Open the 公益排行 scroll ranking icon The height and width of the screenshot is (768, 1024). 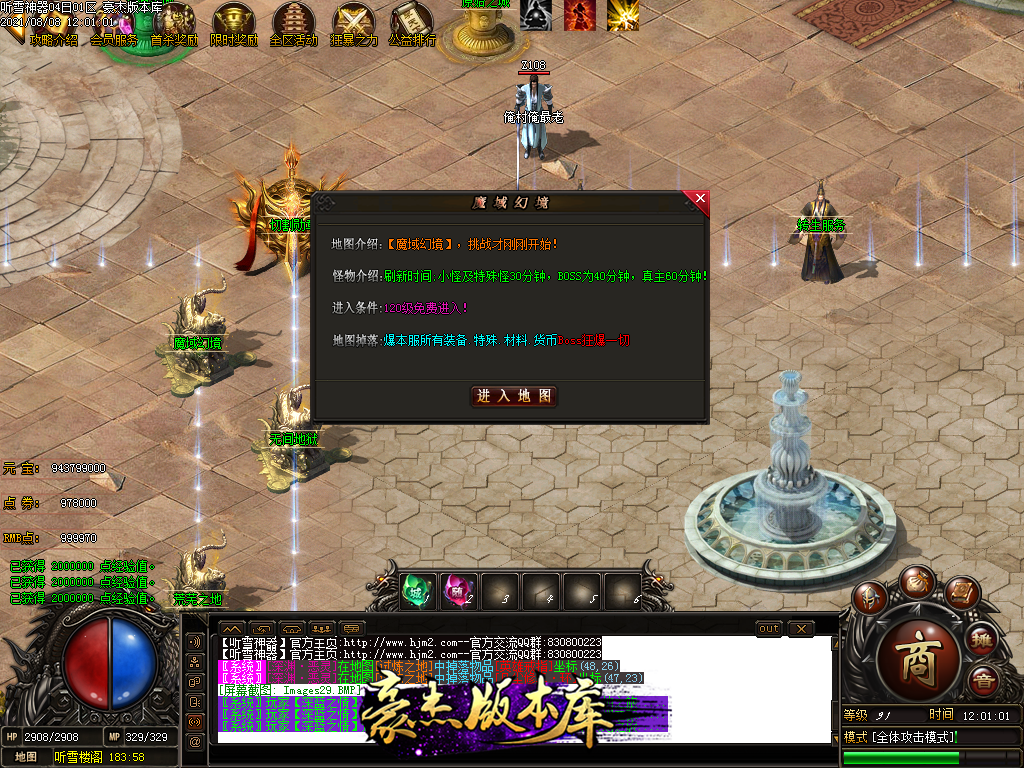pos(412,22)
